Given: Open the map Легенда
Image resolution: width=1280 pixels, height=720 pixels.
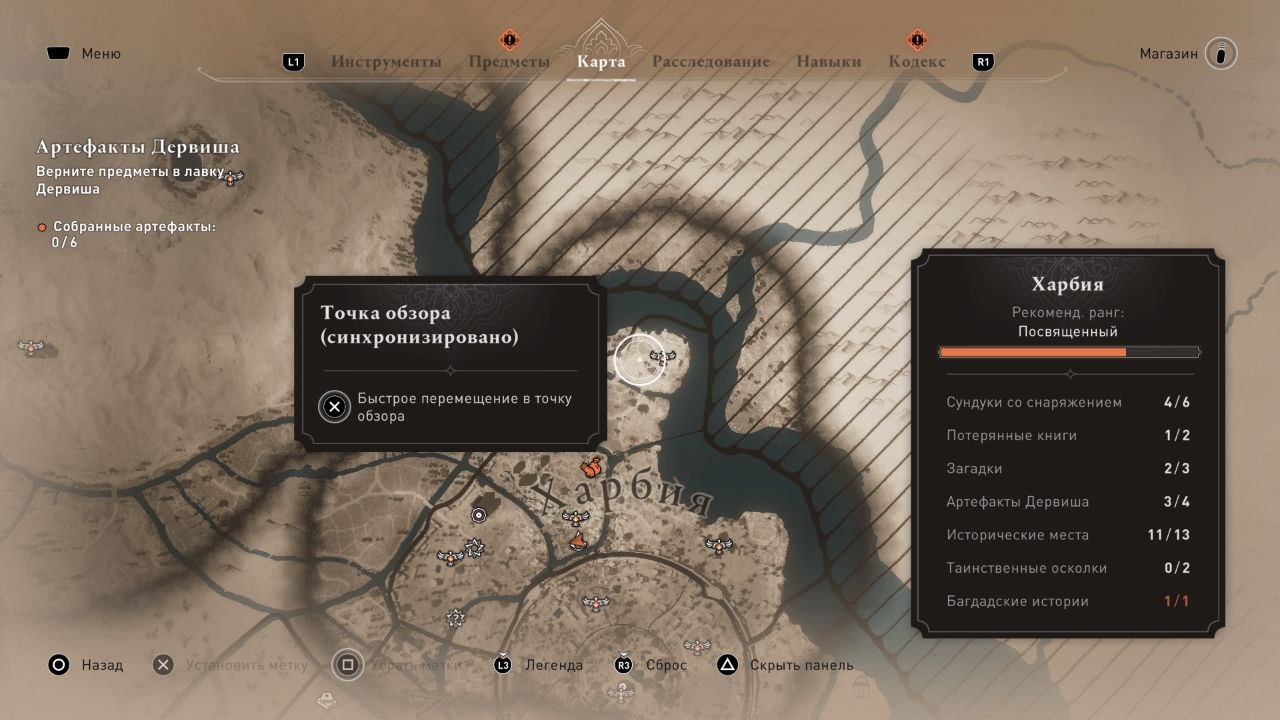Looking at the screenshot, I should click(540, 665).
